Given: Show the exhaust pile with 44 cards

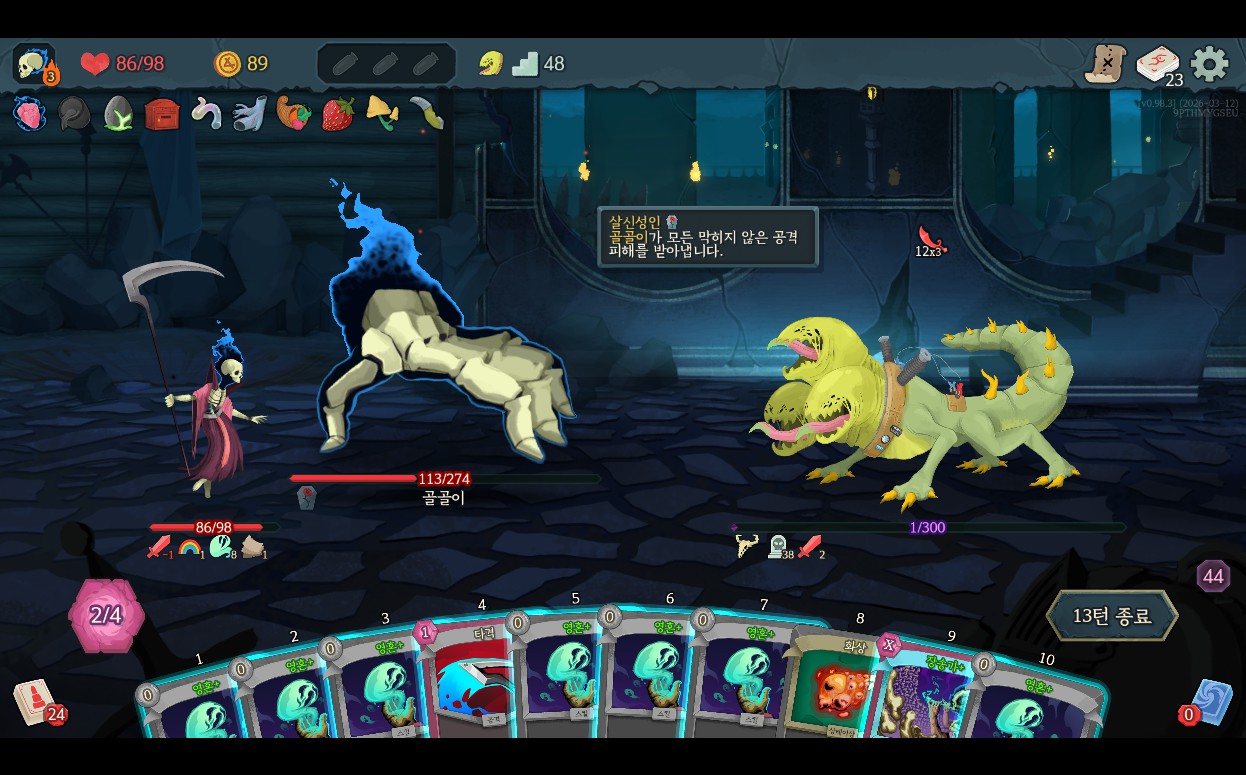Looking at the screenshot, I should tap(1213, 576).
